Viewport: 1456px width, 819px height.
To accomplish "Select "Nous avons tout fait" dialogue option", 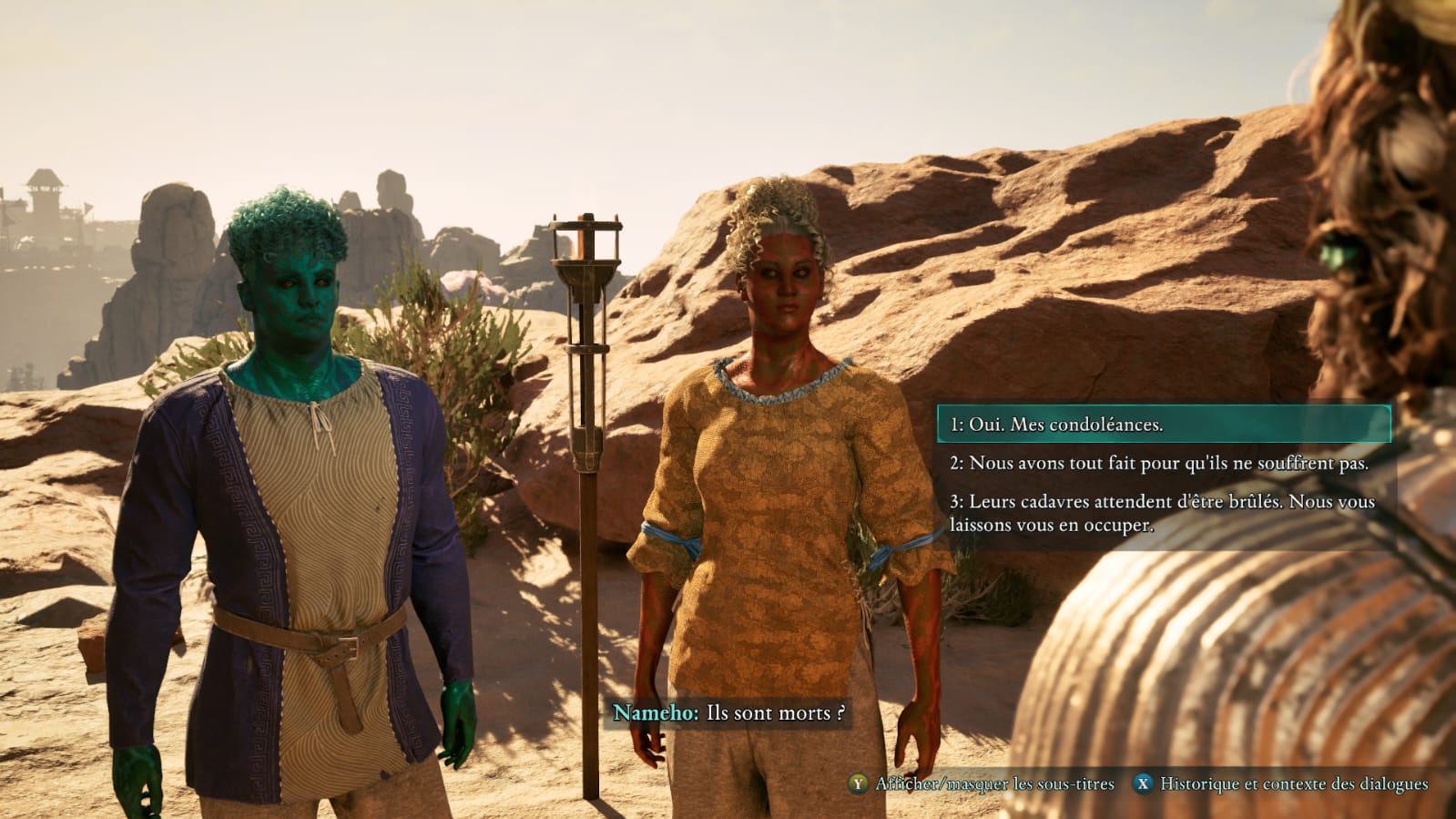I will [1158, 463].
